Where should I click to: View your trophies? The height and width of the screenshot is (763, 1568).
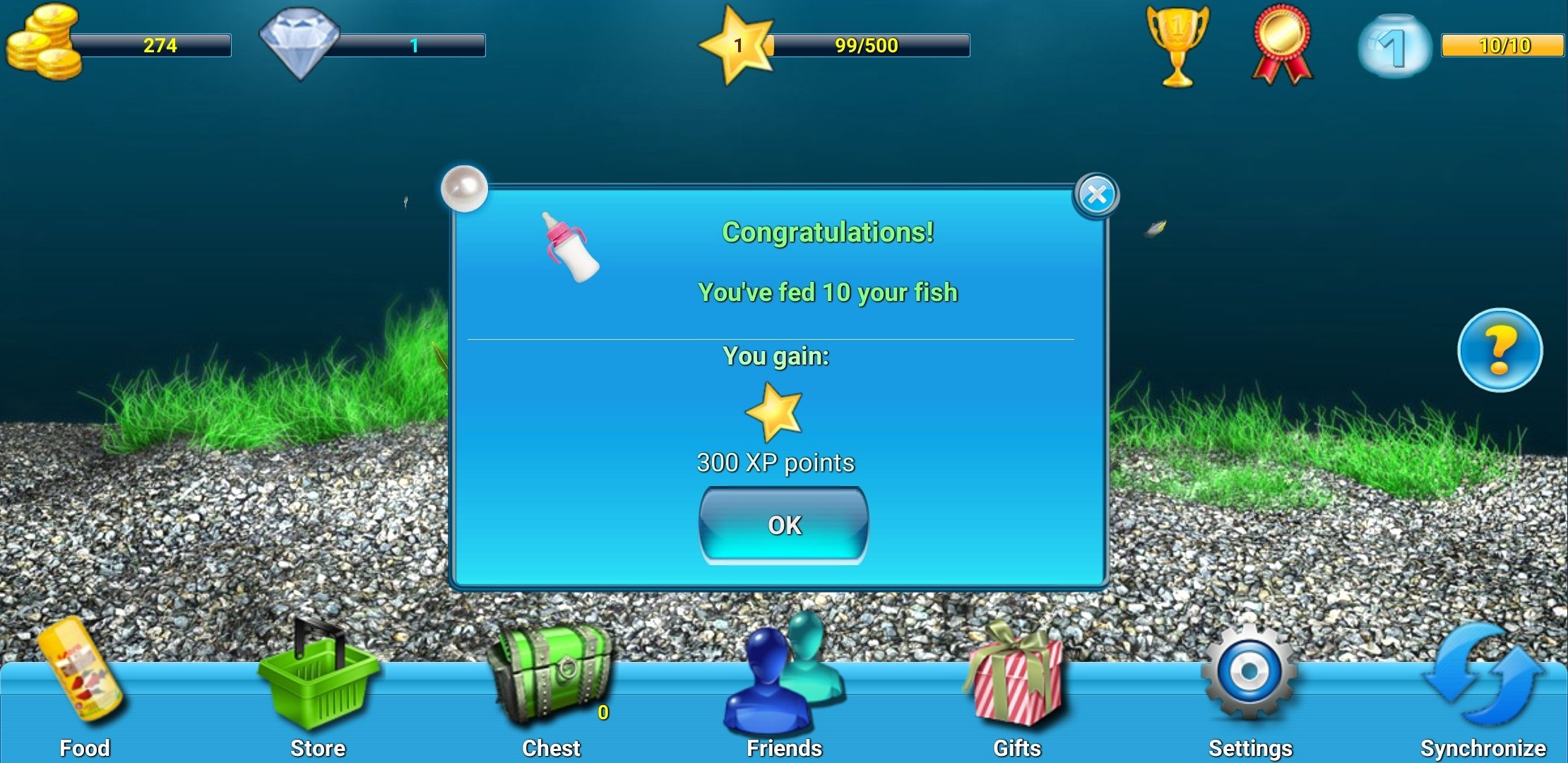[1179, 46]
